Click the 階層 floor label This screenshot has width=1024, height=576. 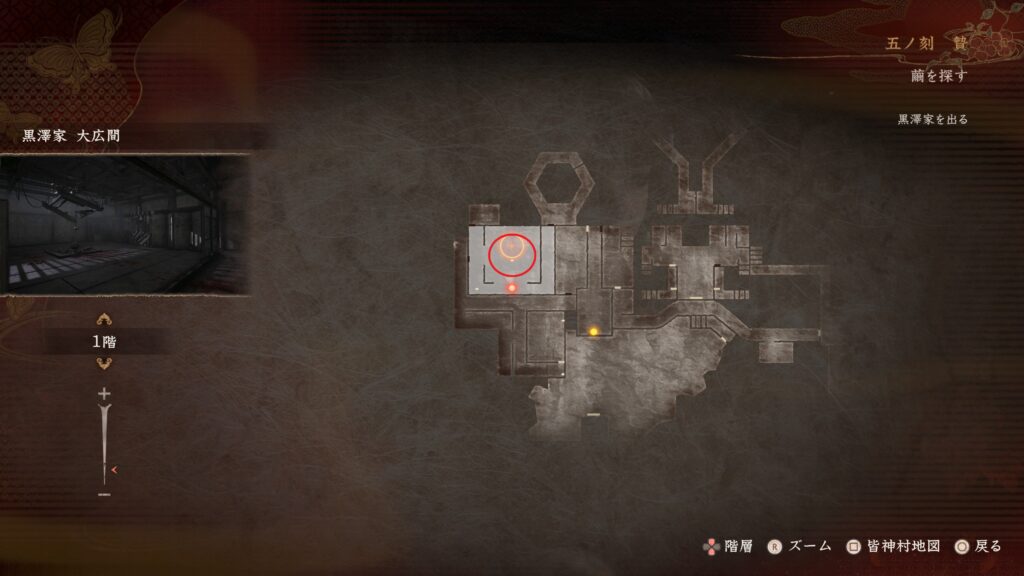tap(738, 546)
